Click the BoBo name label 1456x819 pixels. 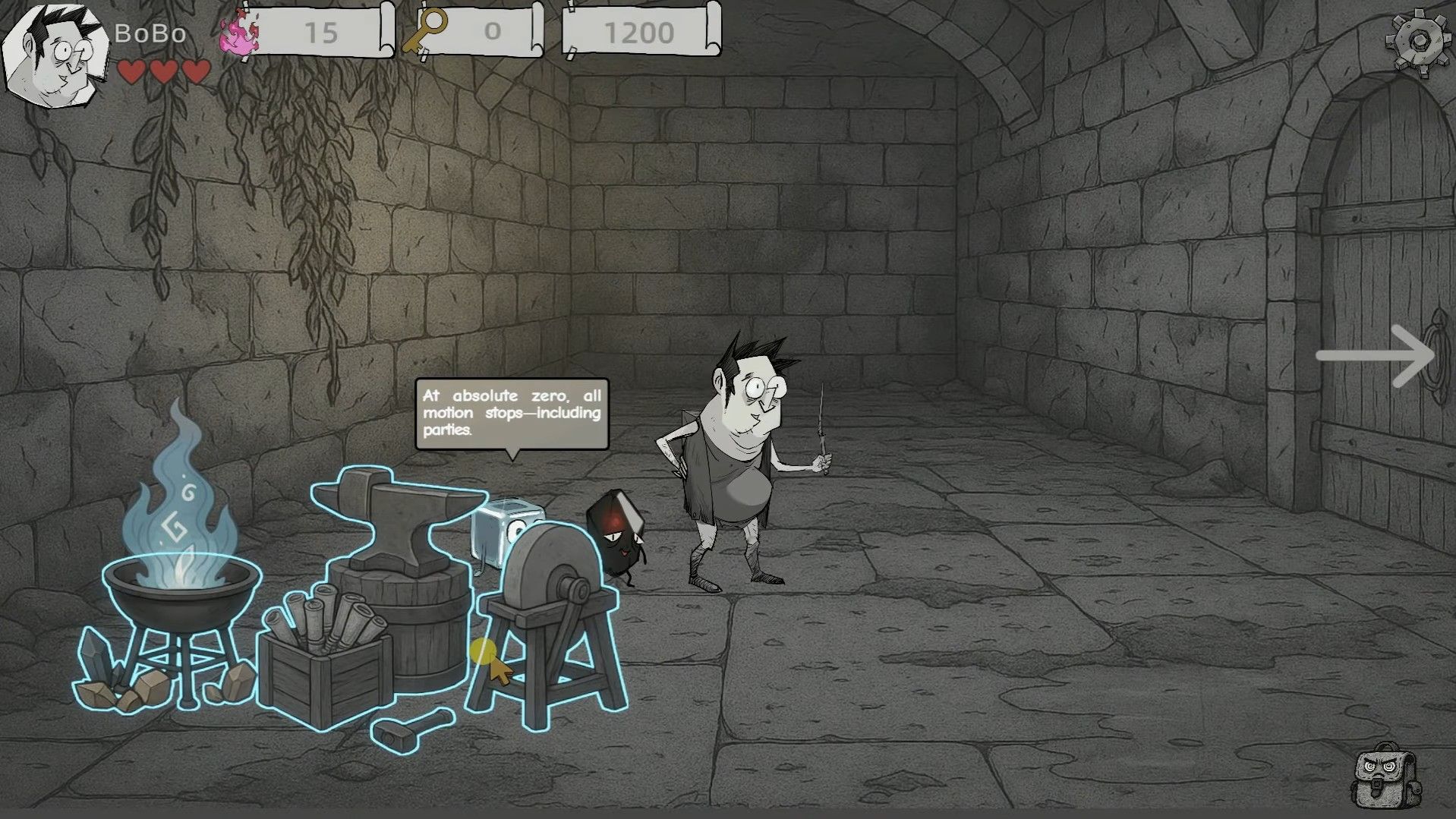tap(149, 33)
